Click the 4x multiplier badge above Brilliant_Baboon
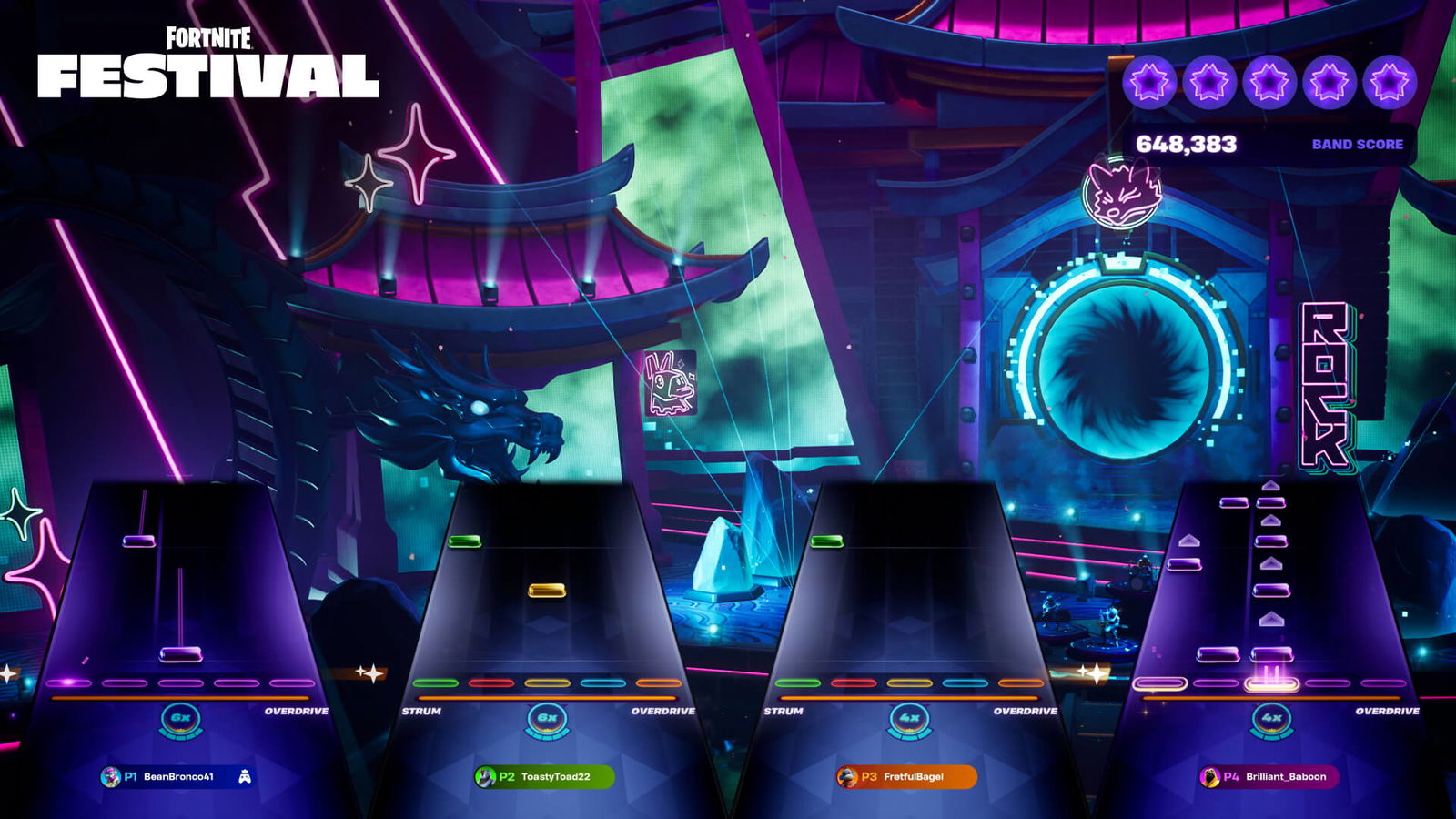This screenshot has height=819, width=1456. (x=1271, y=718)
